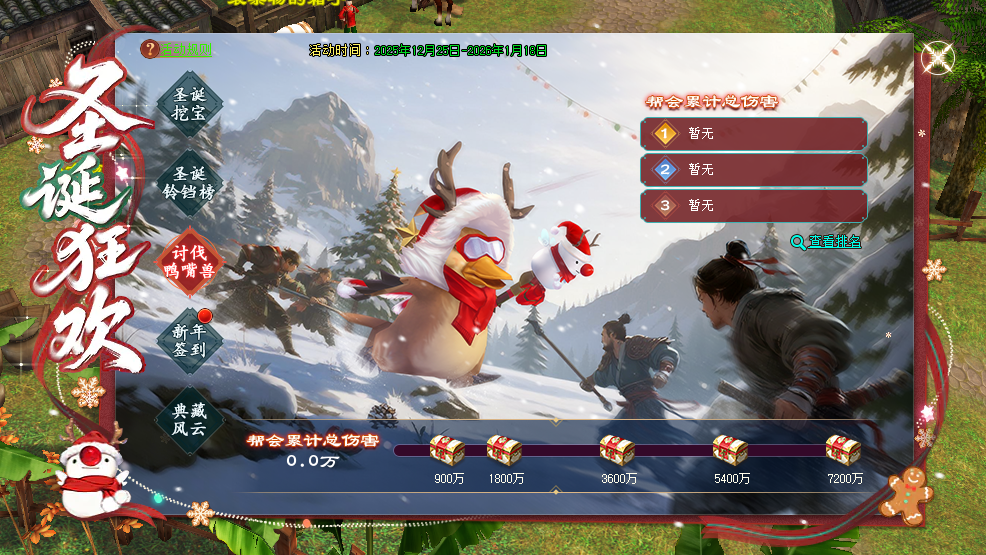Switch to the 圣诞挖宝 tab

[x=189, y=104]
